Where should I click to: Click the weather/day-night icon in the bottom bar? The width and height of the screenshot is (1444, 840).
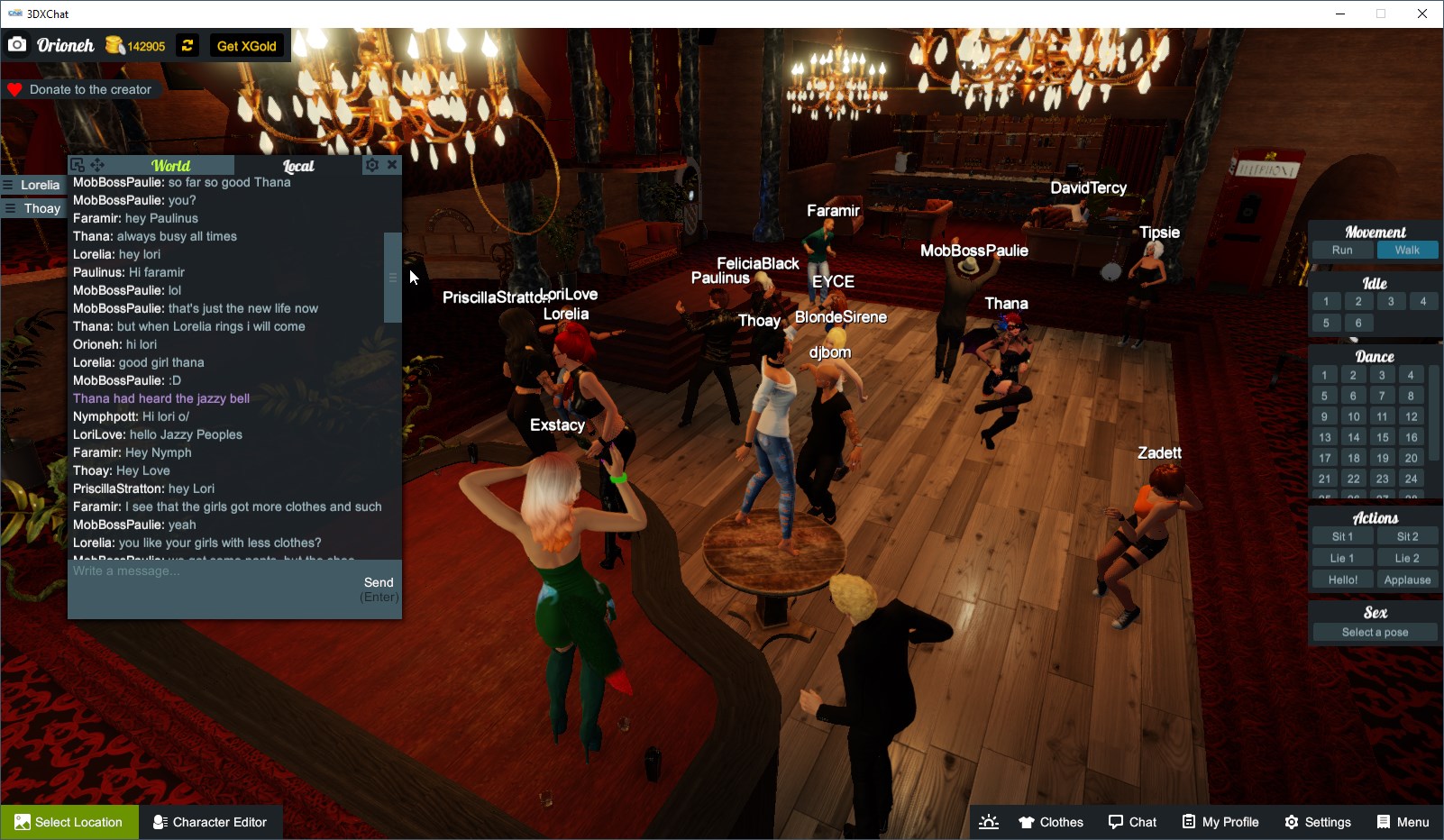point(989,821)
